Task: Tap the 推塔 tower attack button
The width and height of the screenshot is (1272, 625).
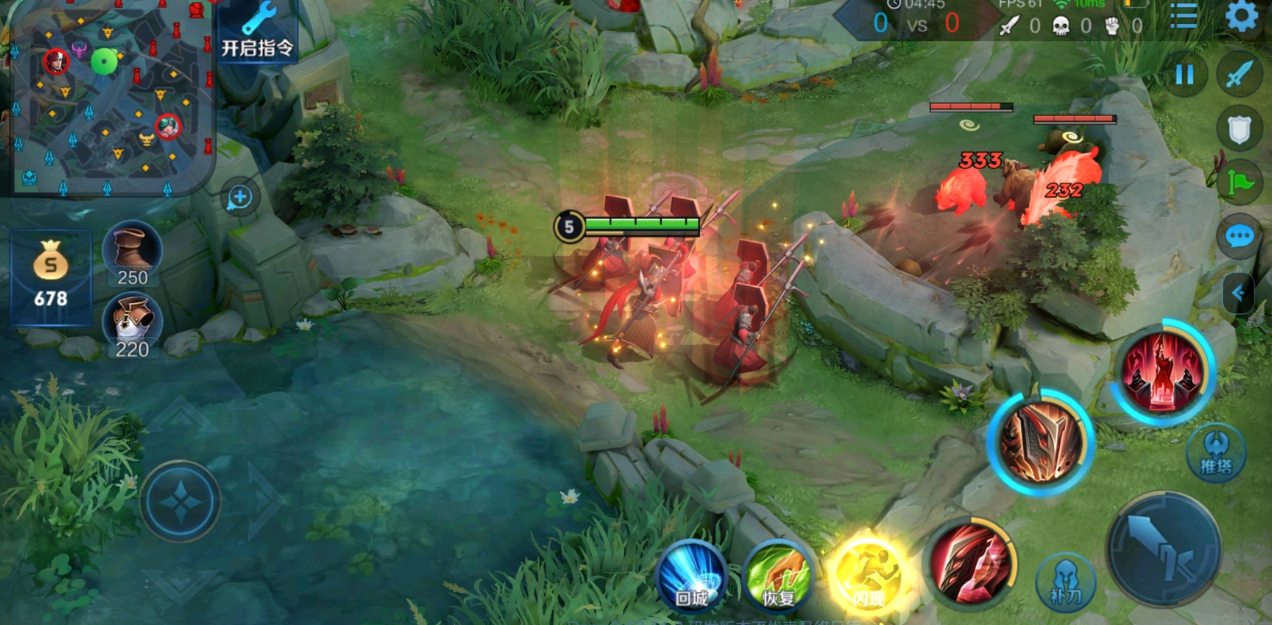Action: click(1216, 453)
